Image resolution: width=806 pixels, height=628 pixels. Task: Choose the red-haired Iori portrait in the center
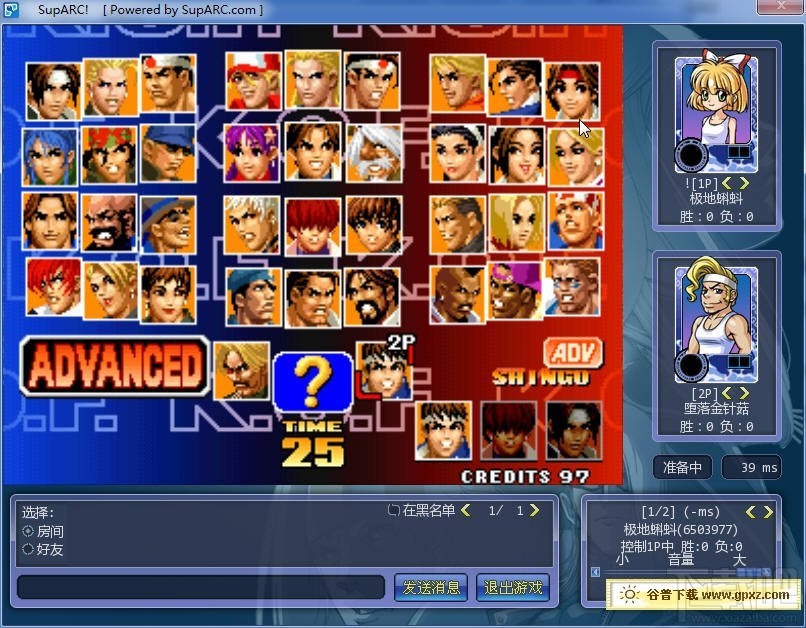pyautogui.click(x=313, y=224)
